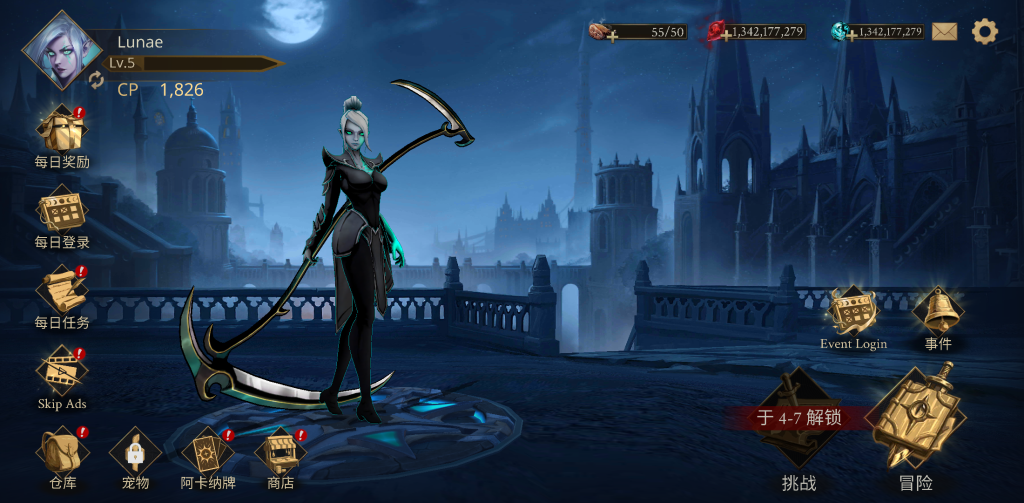Tap the swap character arrows icon
This screenshot has width=1024, height=503.
tap(97, 79)
